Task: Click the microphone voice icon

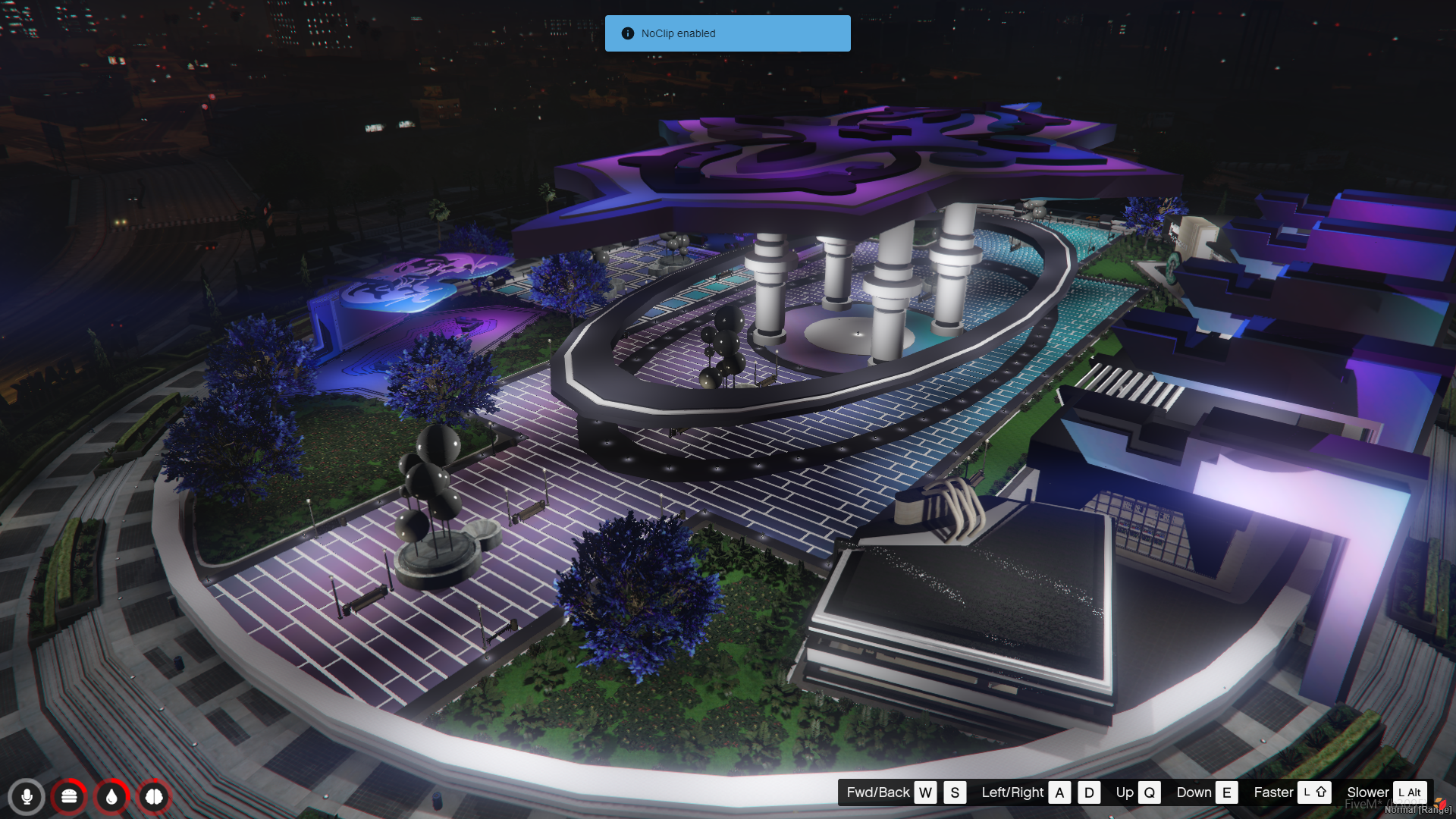Action: (27, 797)
